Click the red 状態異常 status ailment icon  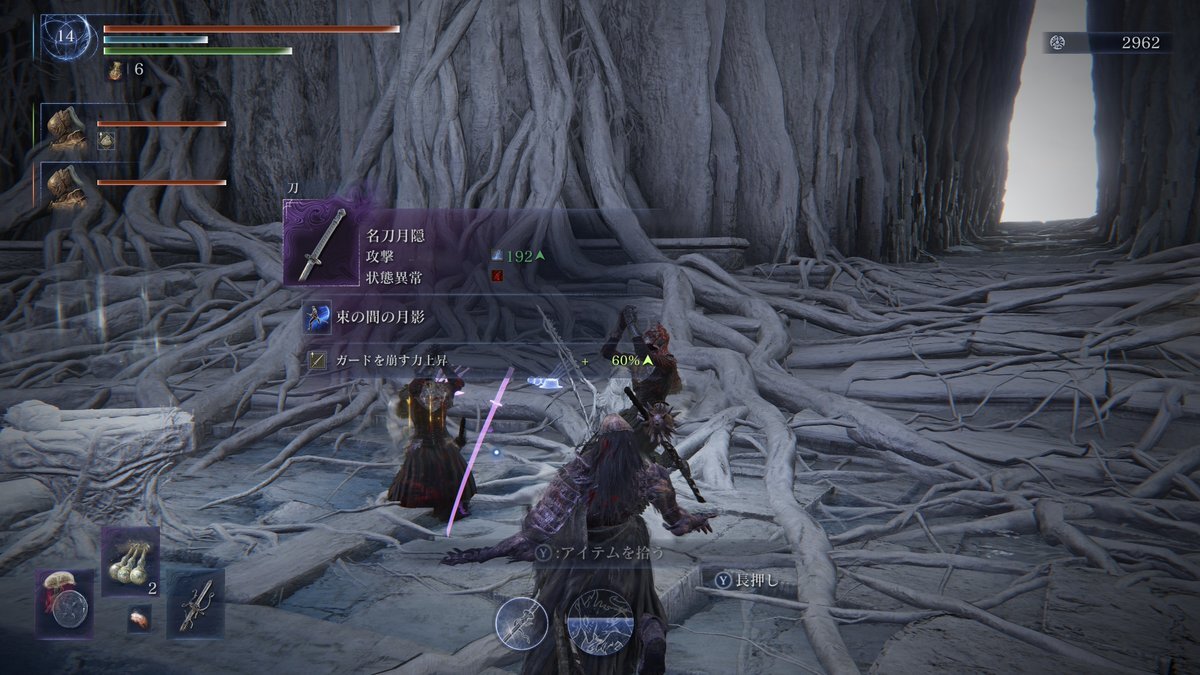tap(498, 276)
